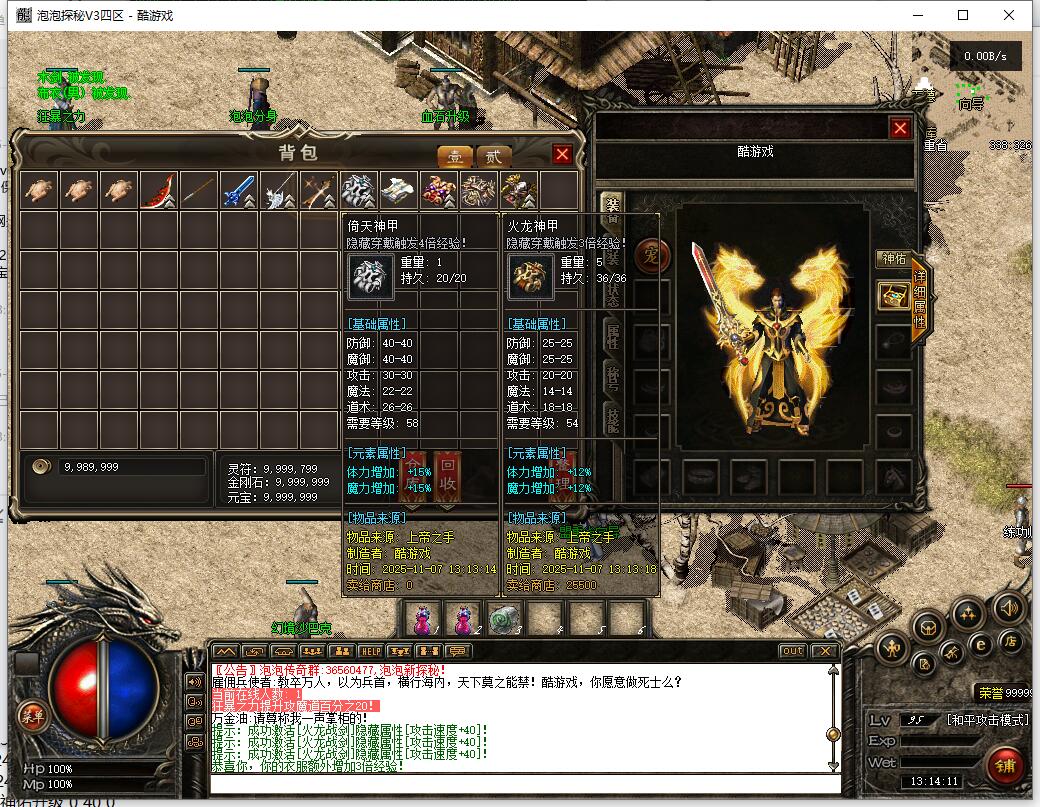
Task: Use the first red potion on hotbar
Action: point(424,618)
